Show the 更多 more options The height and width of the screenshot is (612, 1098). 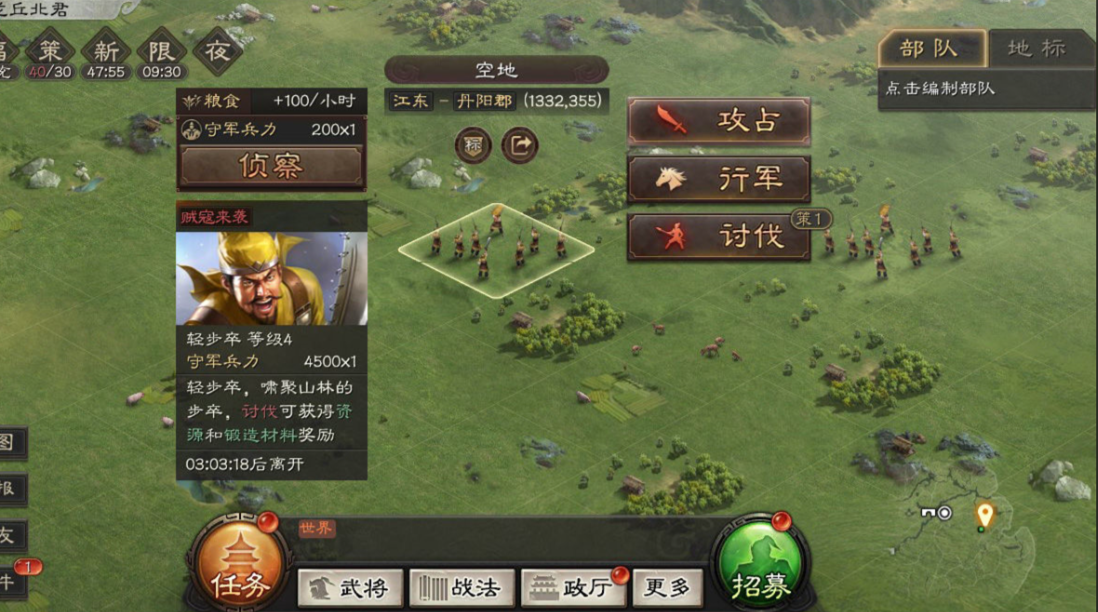[x=666, y=588]
